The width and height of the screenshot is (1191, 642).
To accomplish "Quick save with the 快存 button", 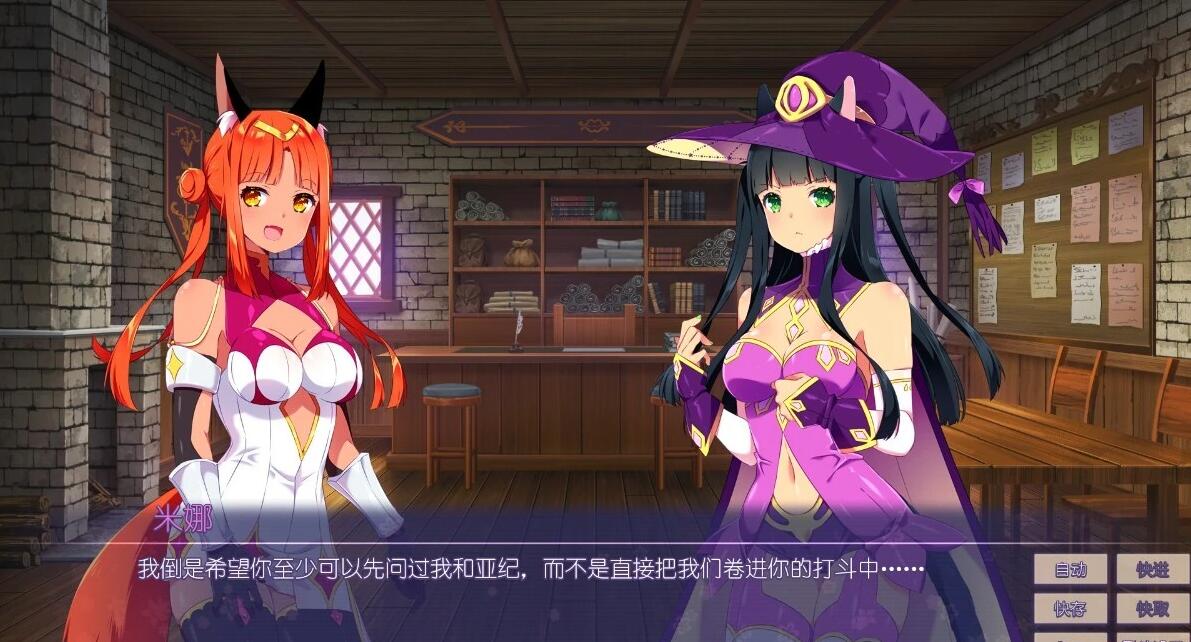I will pyautogui.click(x=1070, y=608).
